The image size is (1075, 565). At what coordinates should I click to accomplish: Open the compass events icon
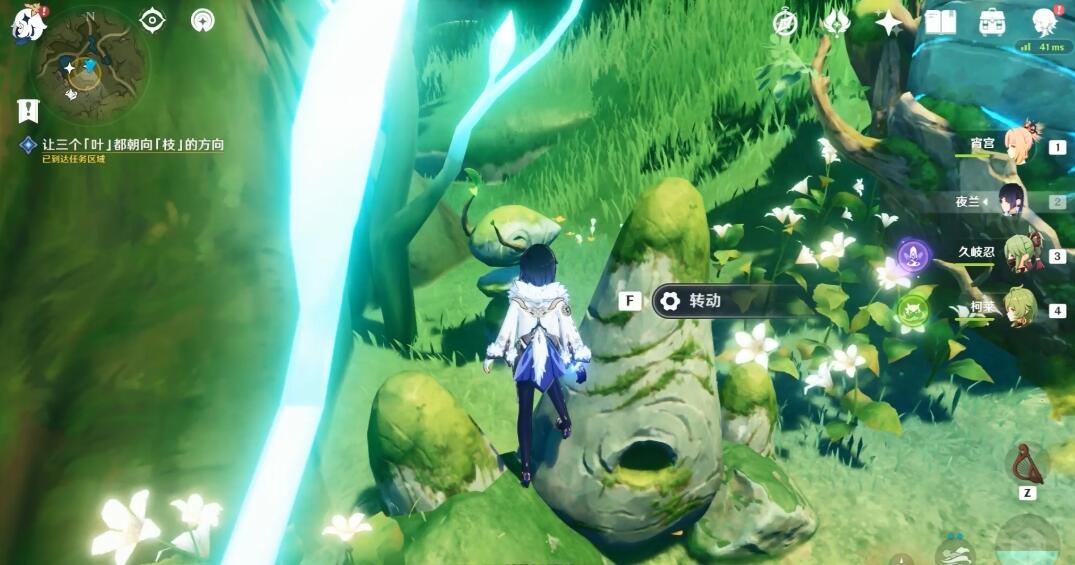[x=786, y=22]
